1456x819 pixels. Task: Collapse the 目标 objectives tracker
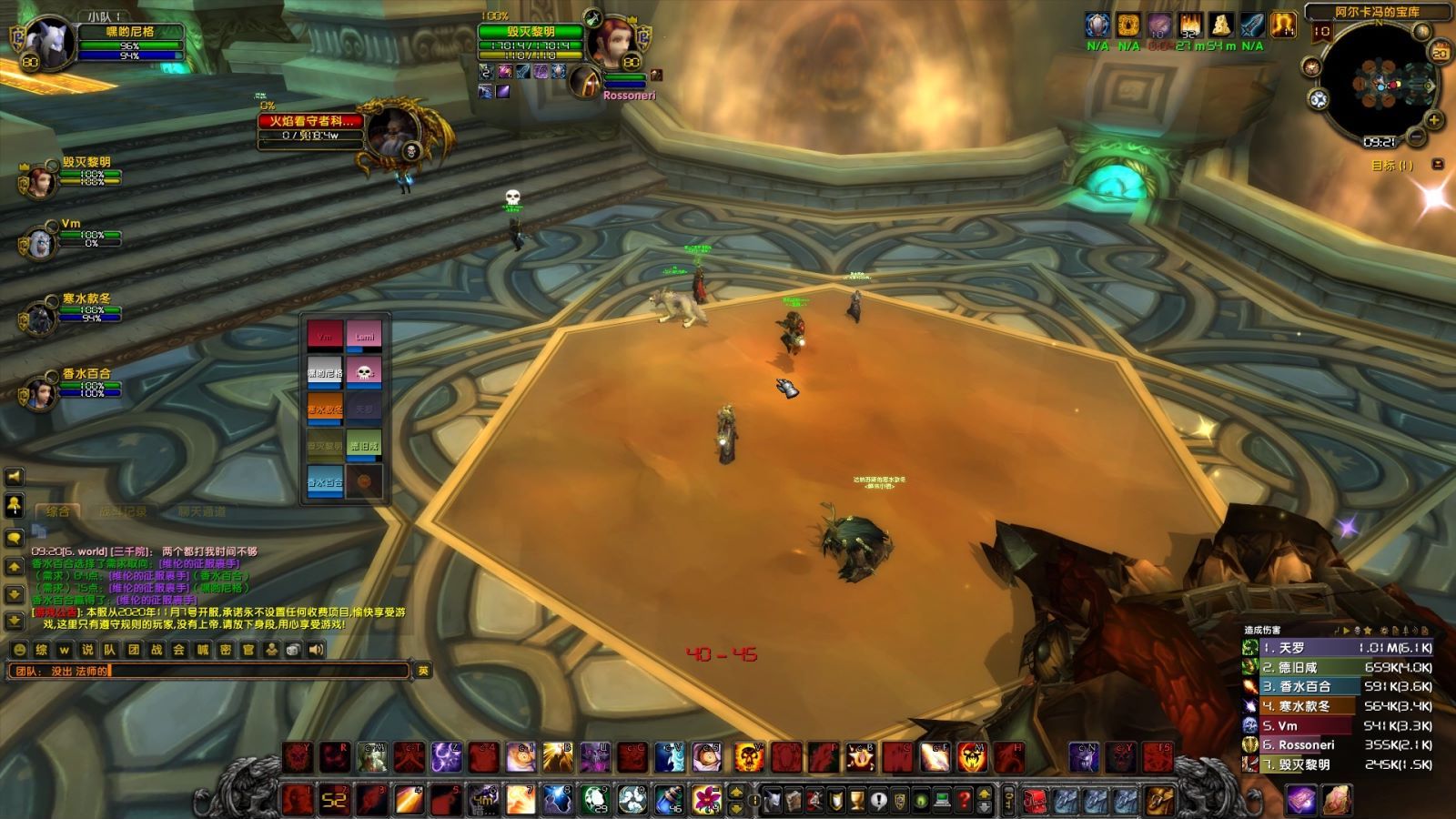(1438, 165)
